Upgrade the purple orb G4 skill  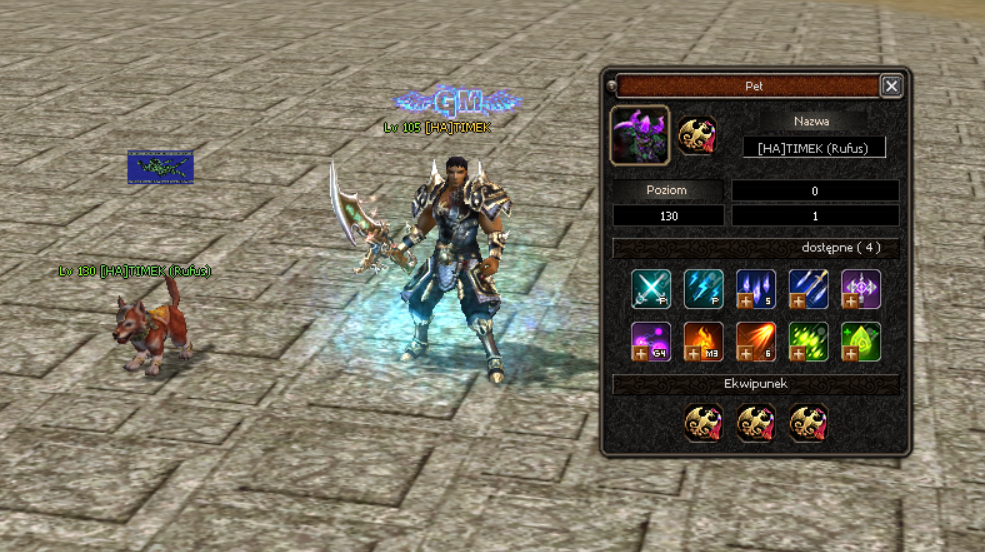(x=640, y=353)
